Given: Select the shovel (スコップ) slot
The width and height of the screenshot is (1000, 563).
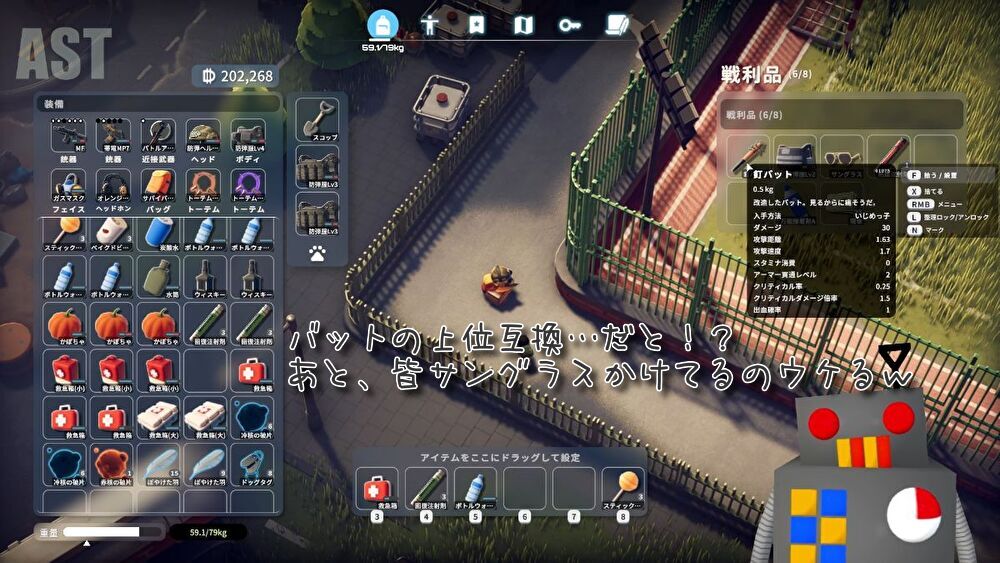Looking at the screenshot, I should tap(316, 120).
